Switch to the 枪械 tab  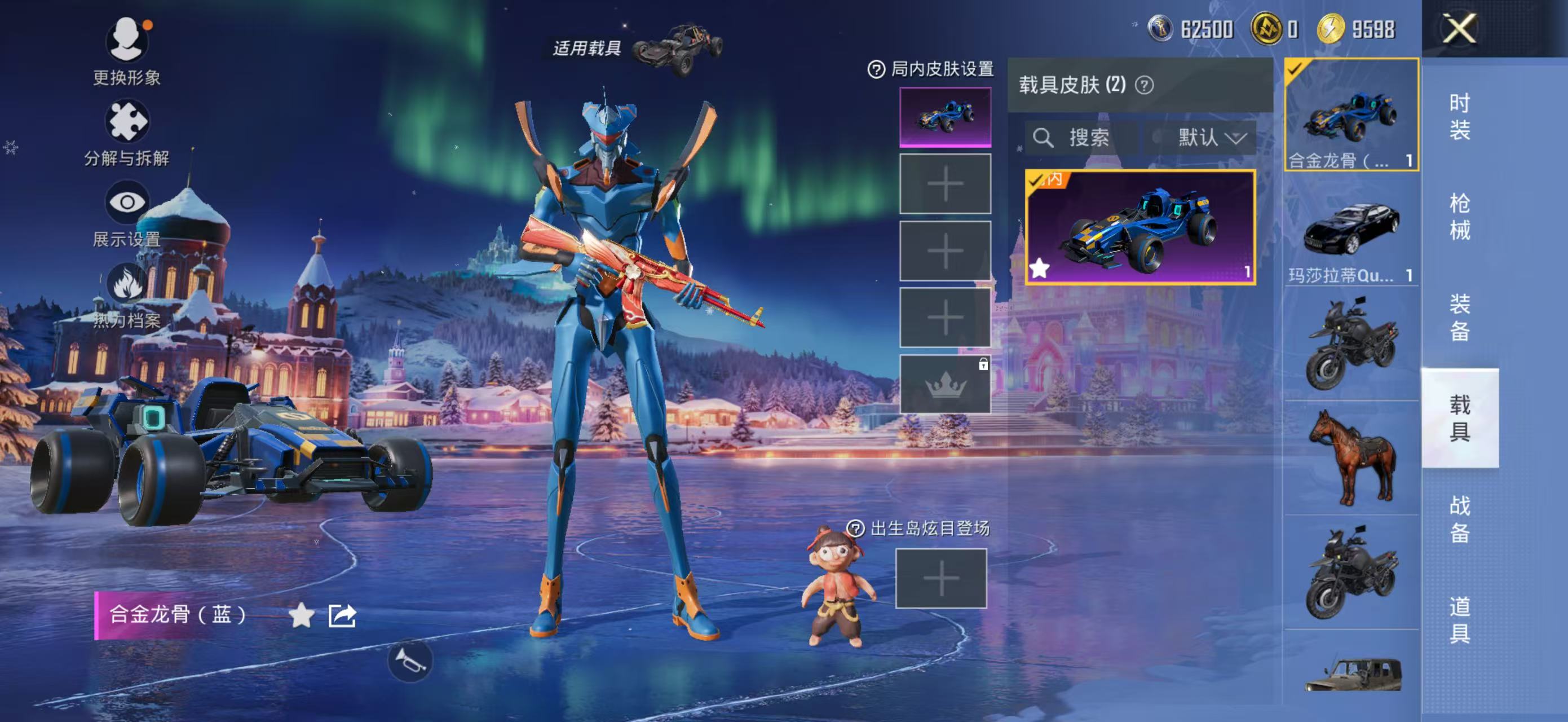1460,217
